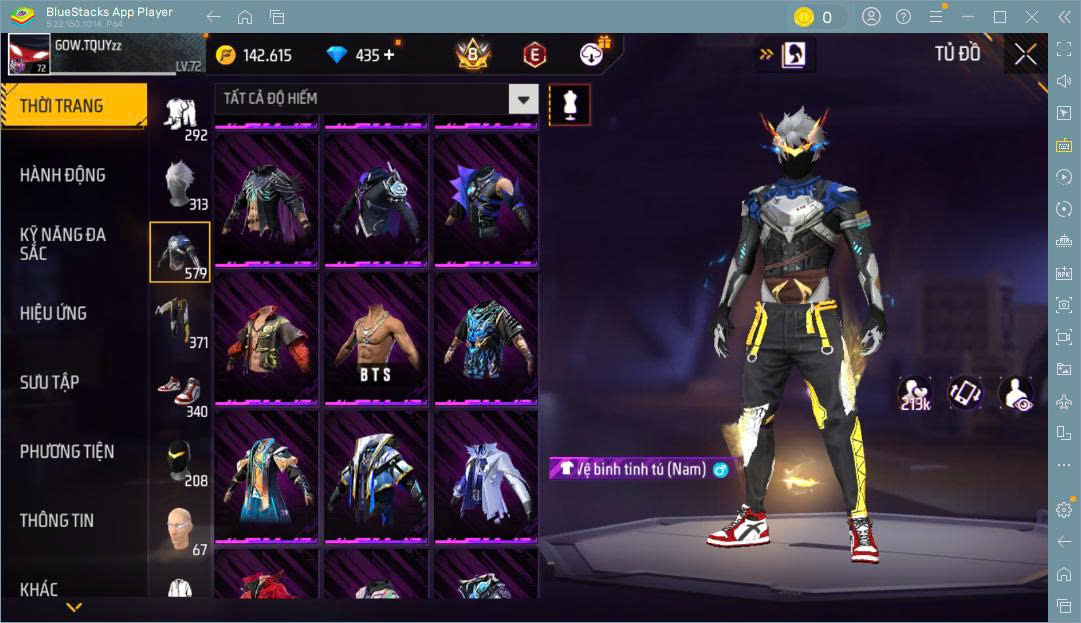This screenshot has width=1081, height=623.
Task: Close the TỦ ĐỒ wardrobe screen
Action: tap(1025, 55)
